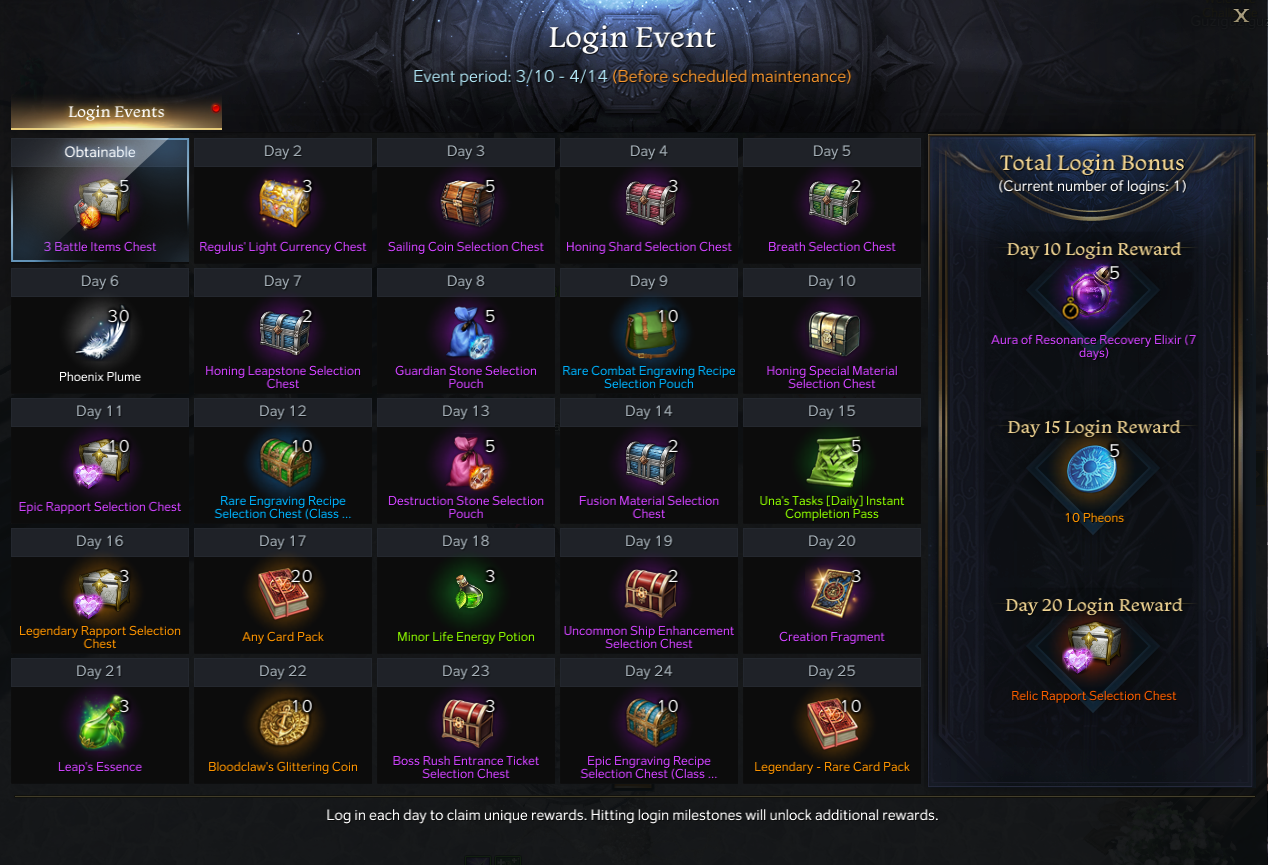Select the Destruction Stone Selection Pouch
The image size is (1268, 865).
(x=466, y=465)
